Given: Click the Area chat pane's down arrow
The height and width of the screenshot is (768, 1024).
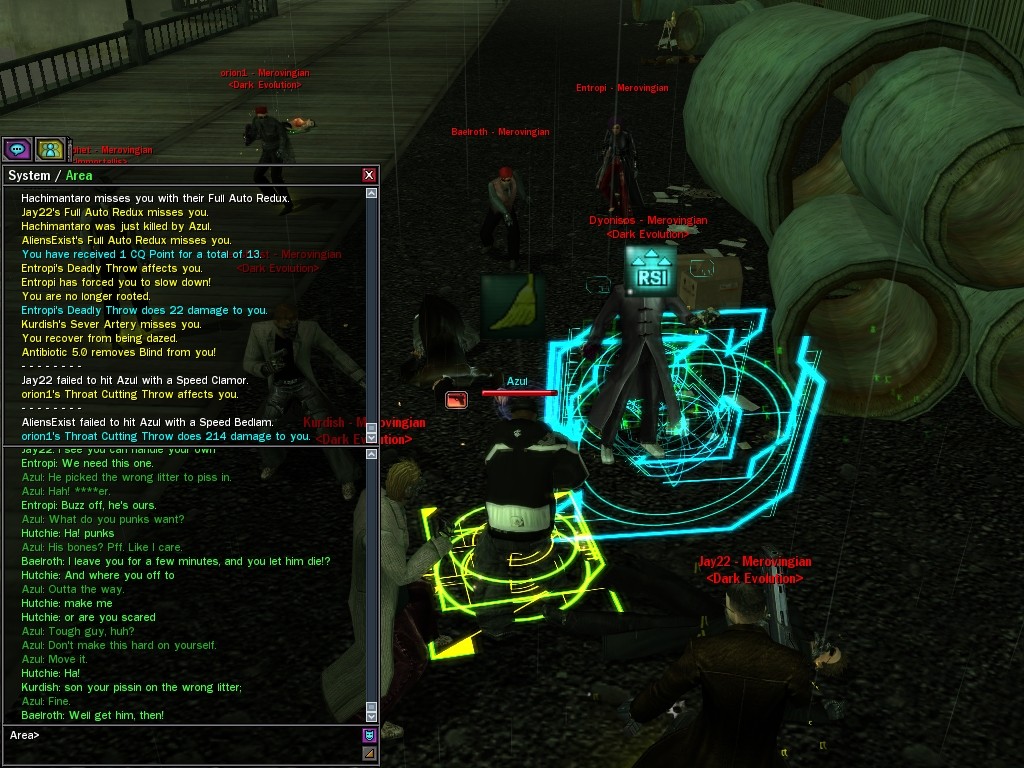Looking at the screenshot, I should [x=372, y=715].
